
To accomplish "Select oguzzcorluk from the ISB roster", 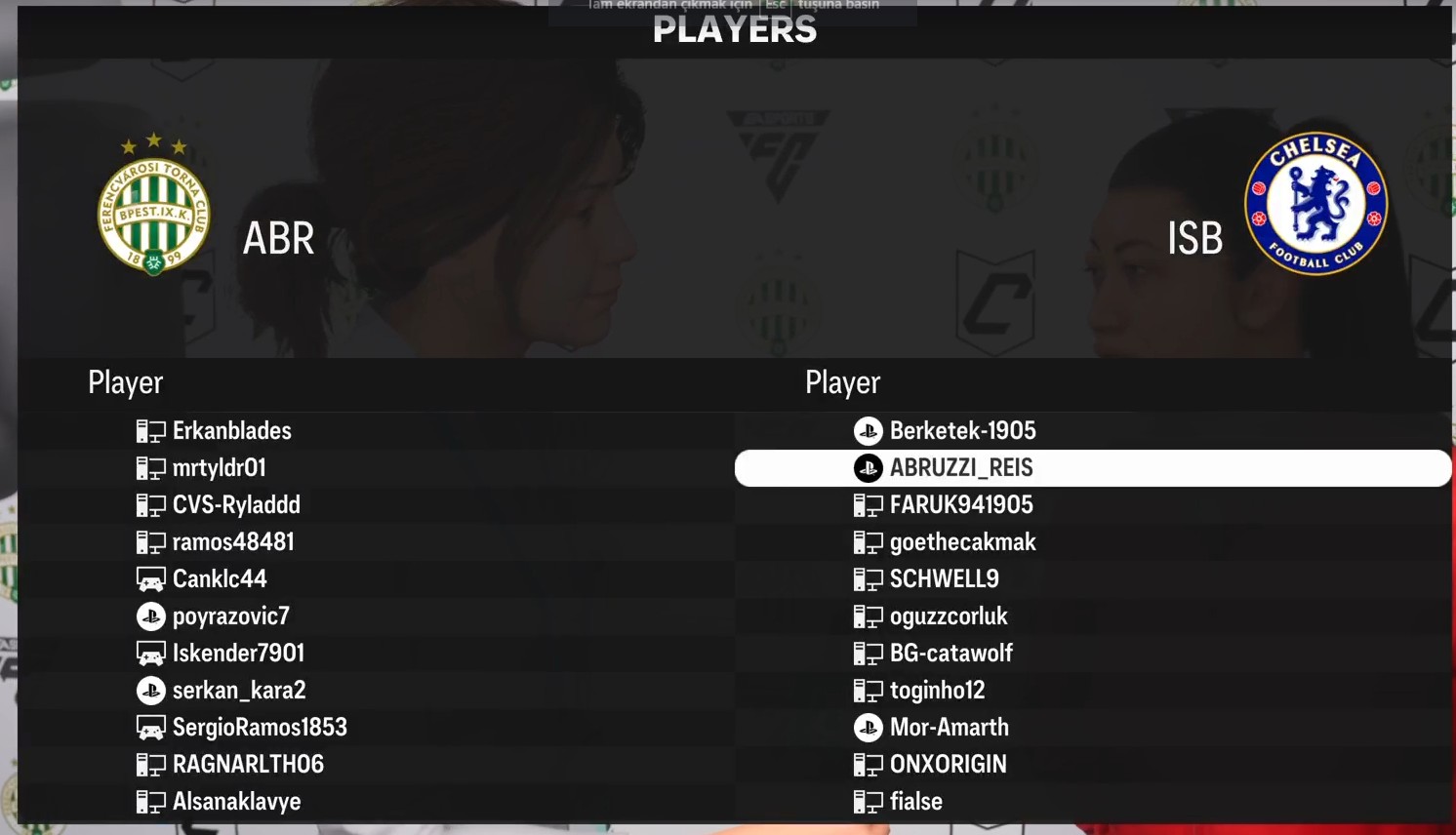I will (x=949, y=616).
